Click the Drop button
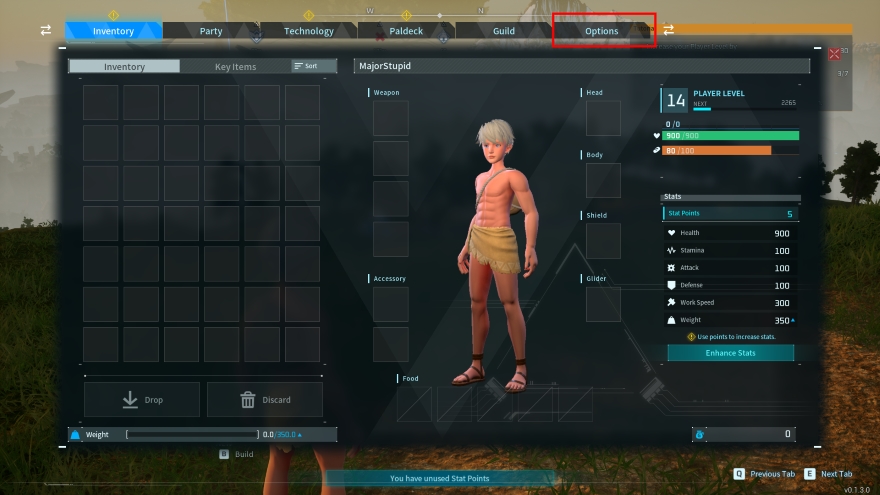The width and height of the screenshot is (880, 495). point(142,400)
